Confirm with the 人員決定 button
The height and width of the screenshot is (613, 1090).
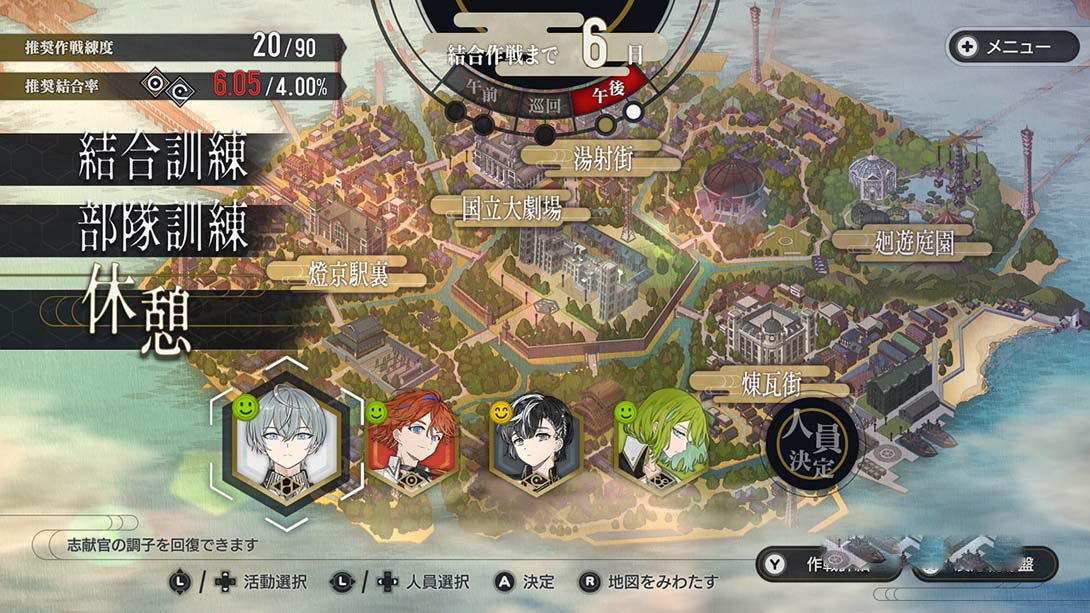point(811,448)
